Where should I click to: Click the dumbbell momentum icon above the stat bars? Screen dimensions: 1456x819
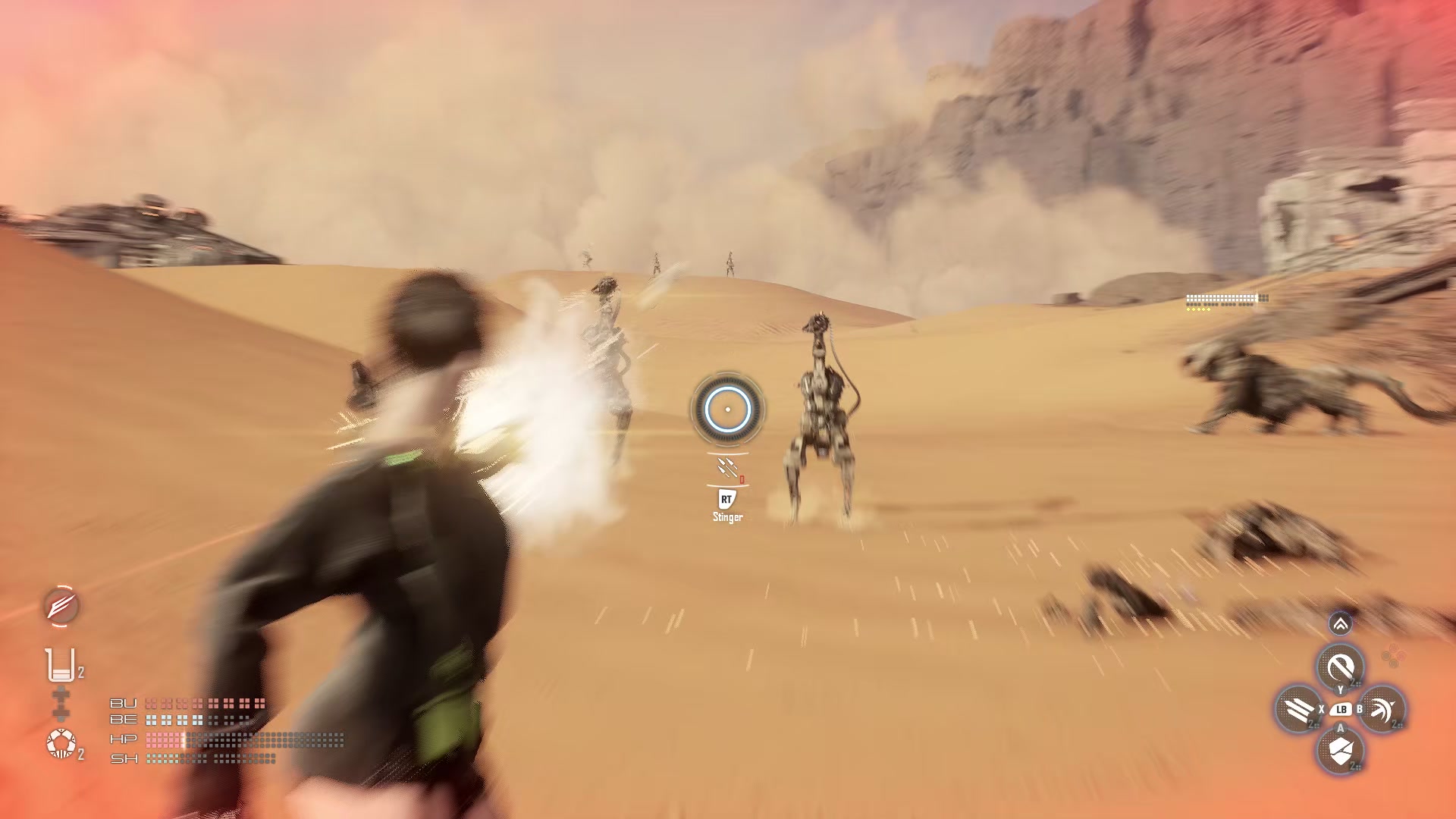(x=60, y=702)
